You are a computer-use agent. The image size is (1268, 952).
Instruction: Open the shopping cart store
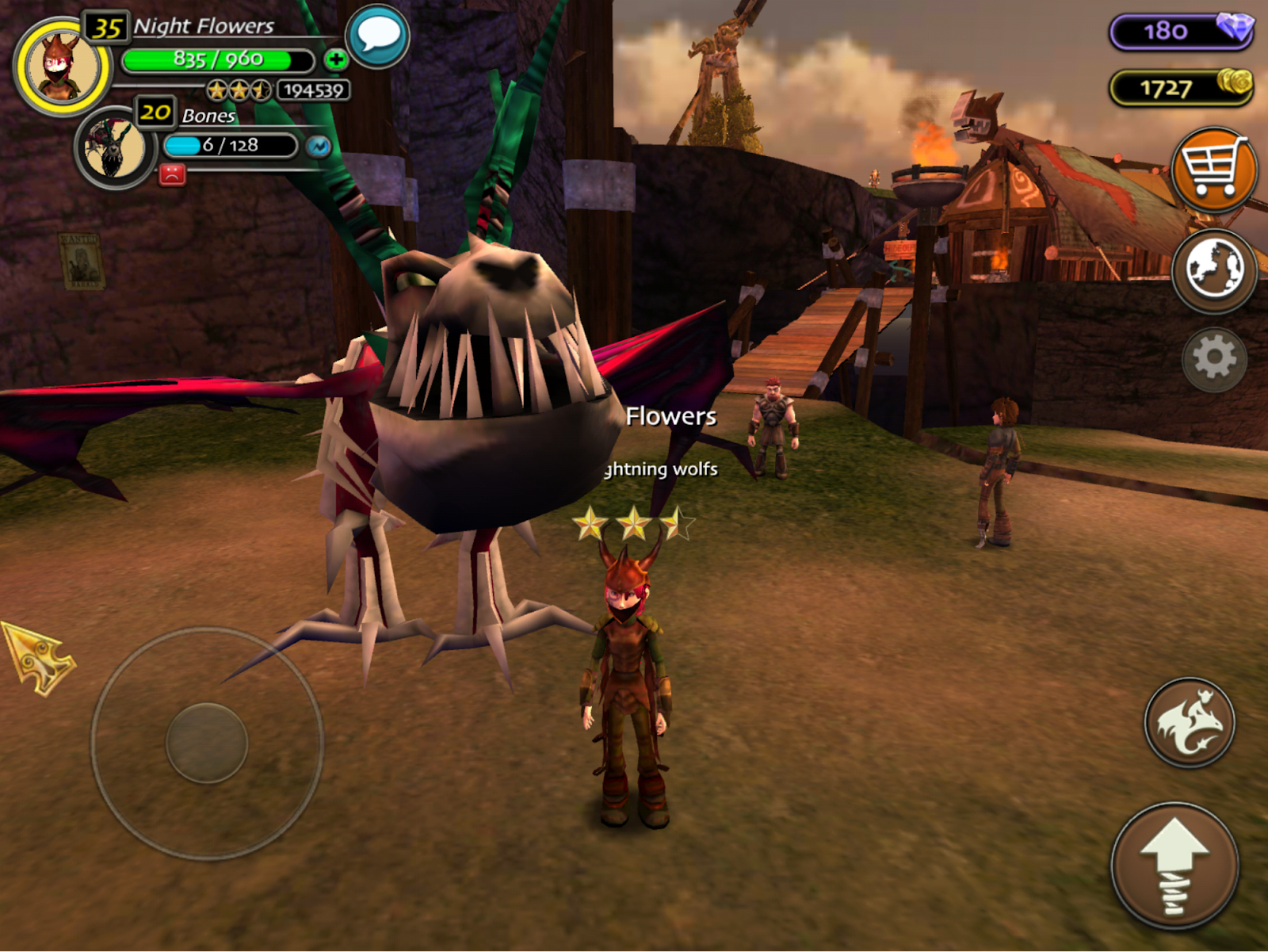(x=1213, y=170)
